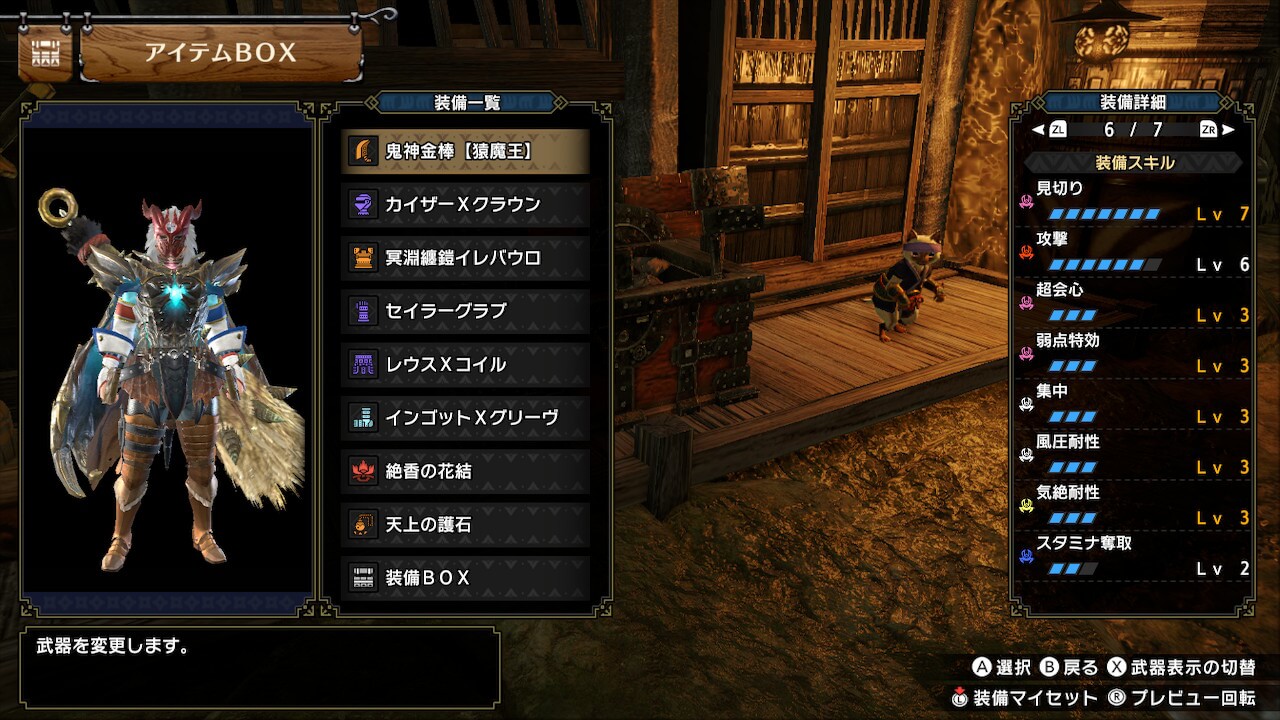1280x720 pixels.
Task: Open the 装備BOX entry
Action: coord(465,577)
